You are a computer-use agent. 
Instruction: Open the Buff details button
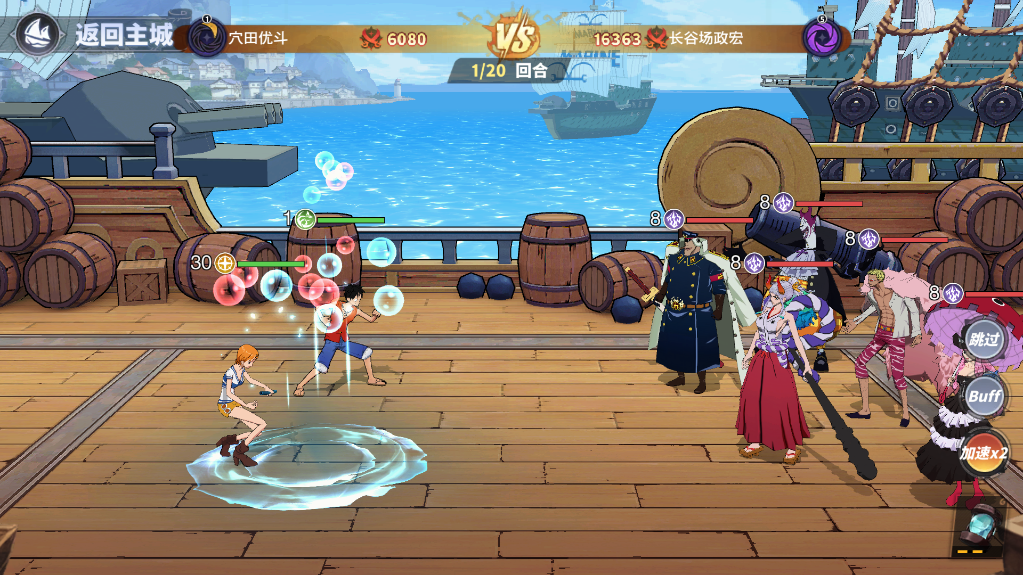pos(983,396)
